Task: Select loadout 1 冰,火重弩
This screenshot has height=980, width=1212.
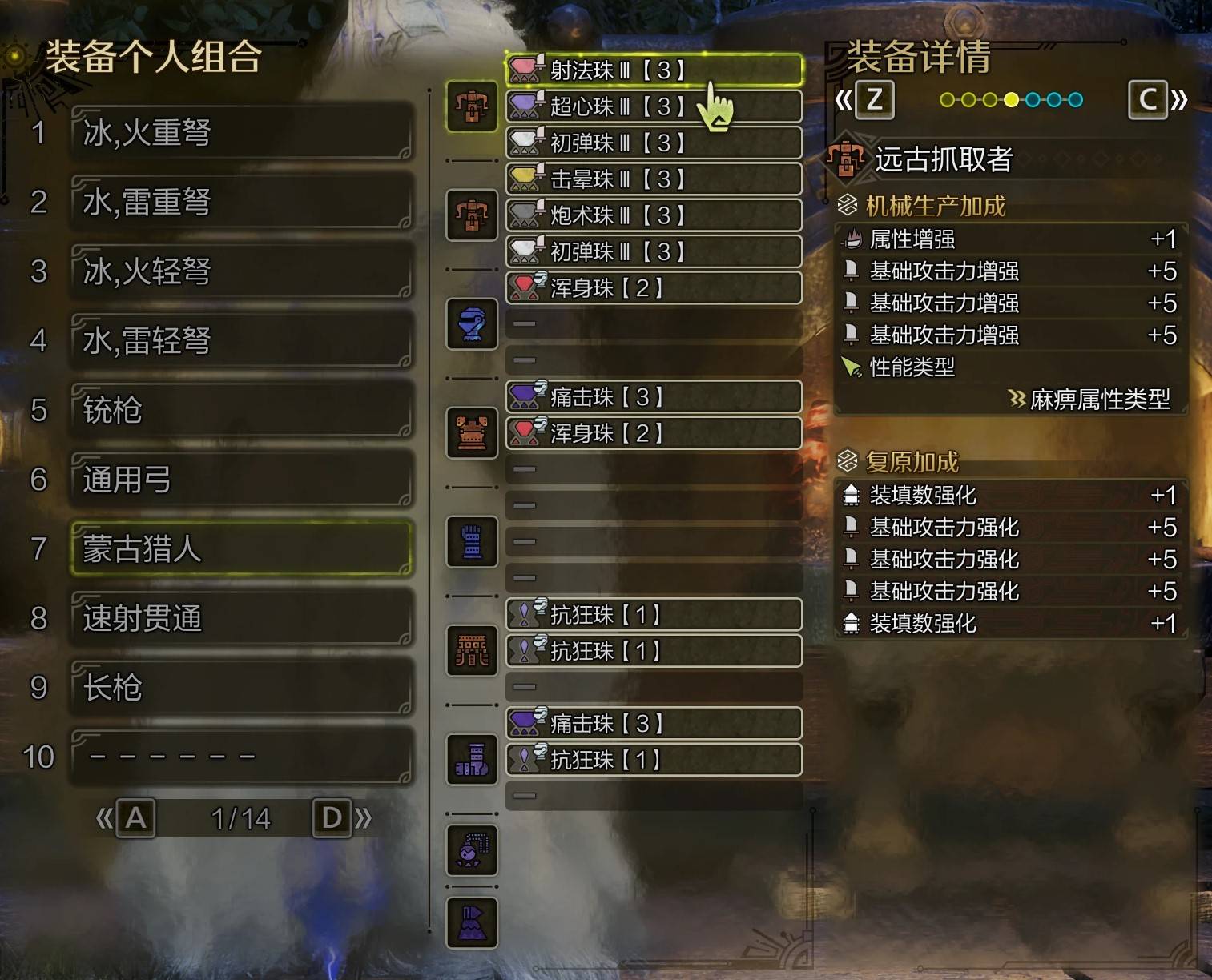Action: [239, 133]
